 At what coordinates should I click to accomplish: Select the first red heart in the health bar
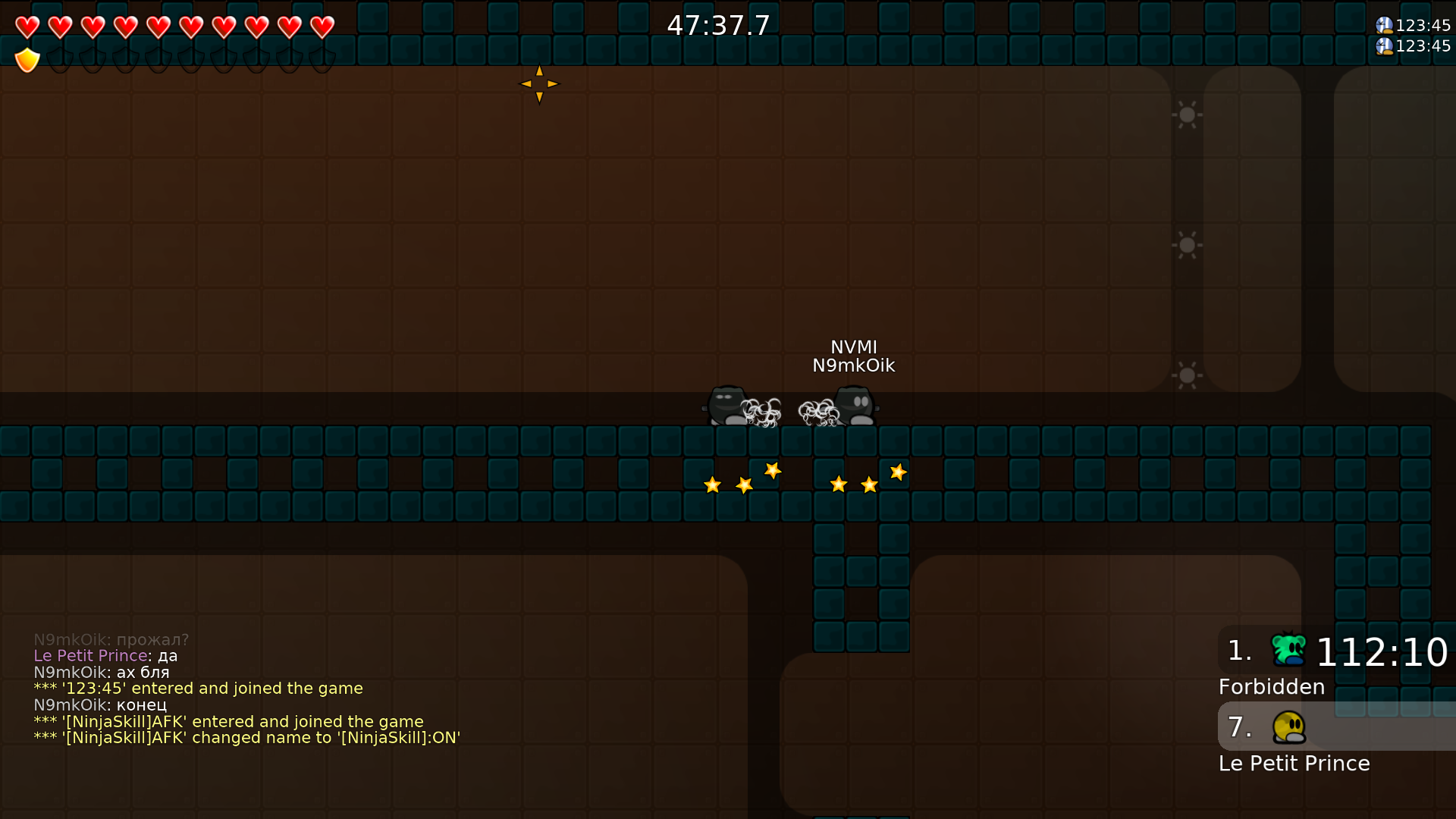point(27,27)
